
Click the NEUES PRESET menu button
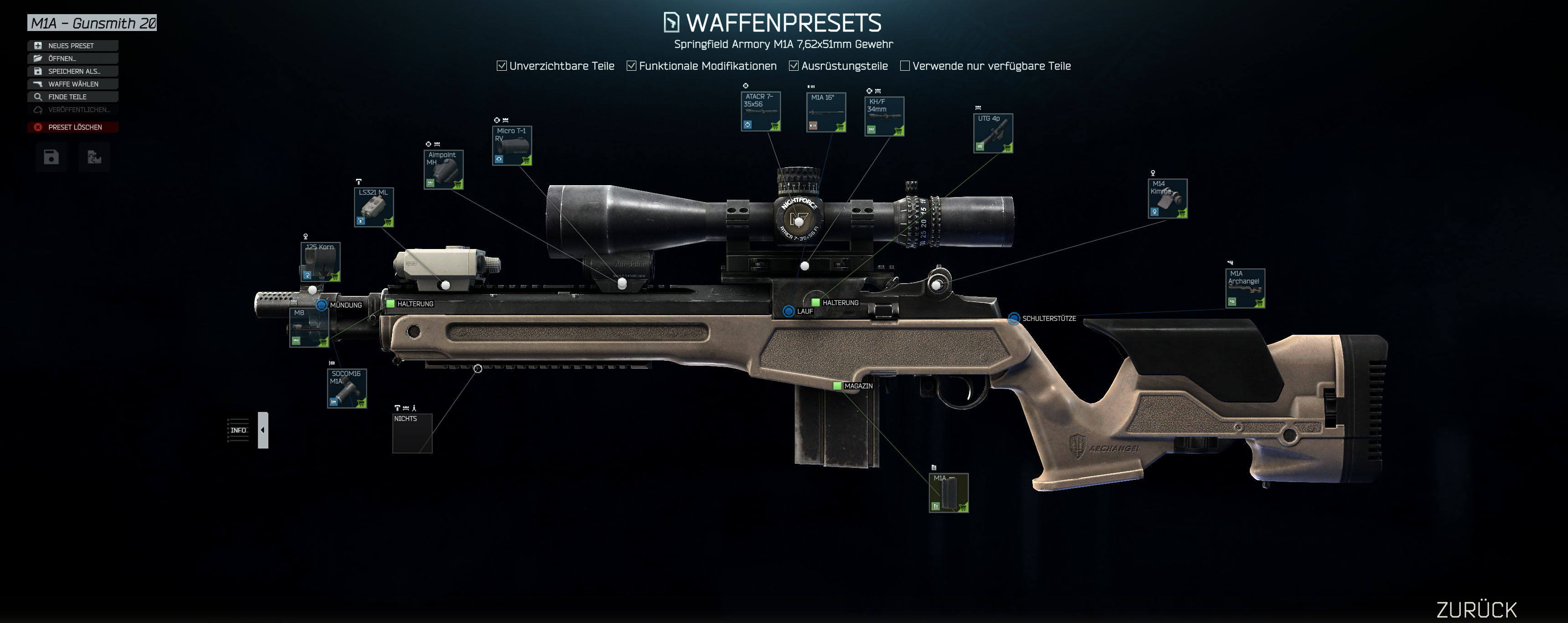click(x=72, y=46)
